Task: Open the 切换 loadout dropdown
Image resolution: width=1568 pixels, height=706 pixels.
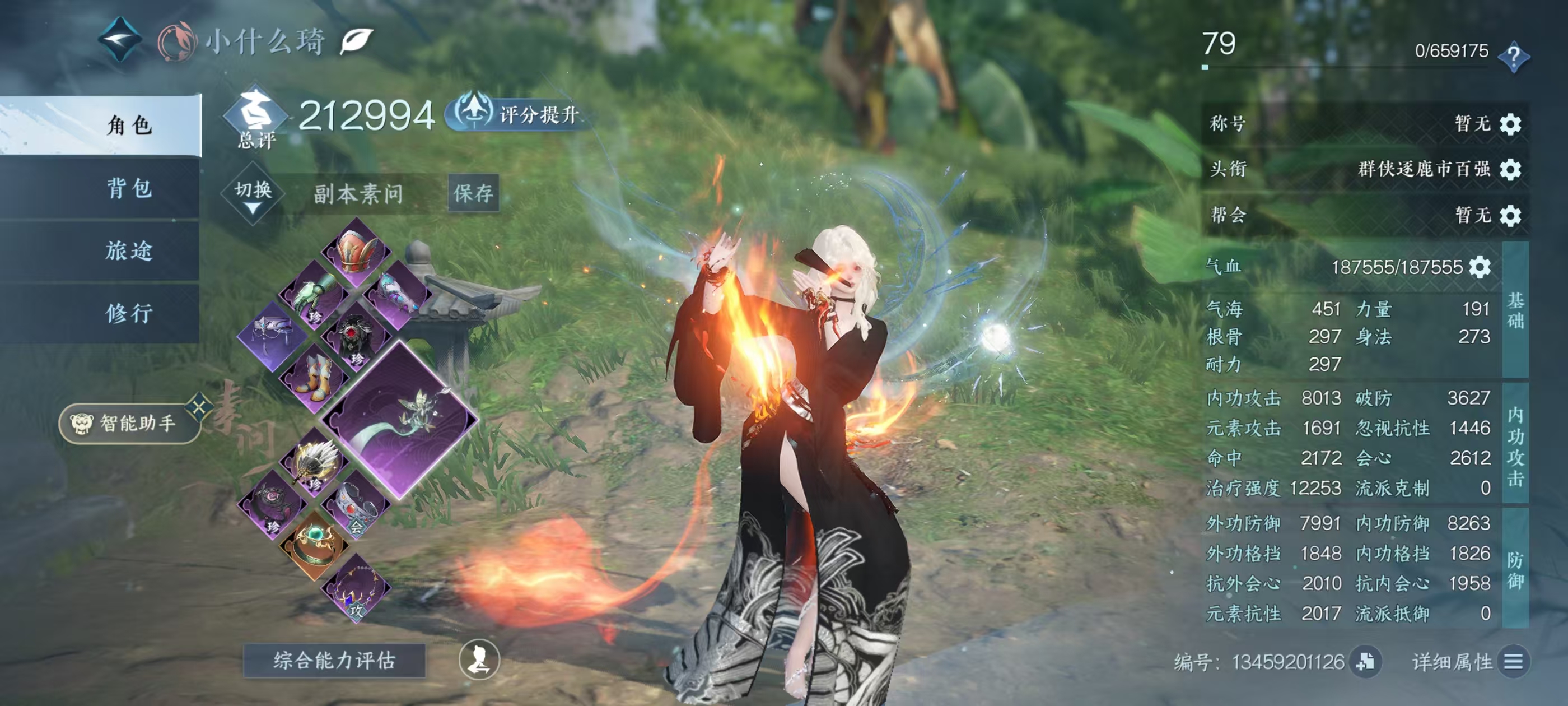Action: [253, 194]
